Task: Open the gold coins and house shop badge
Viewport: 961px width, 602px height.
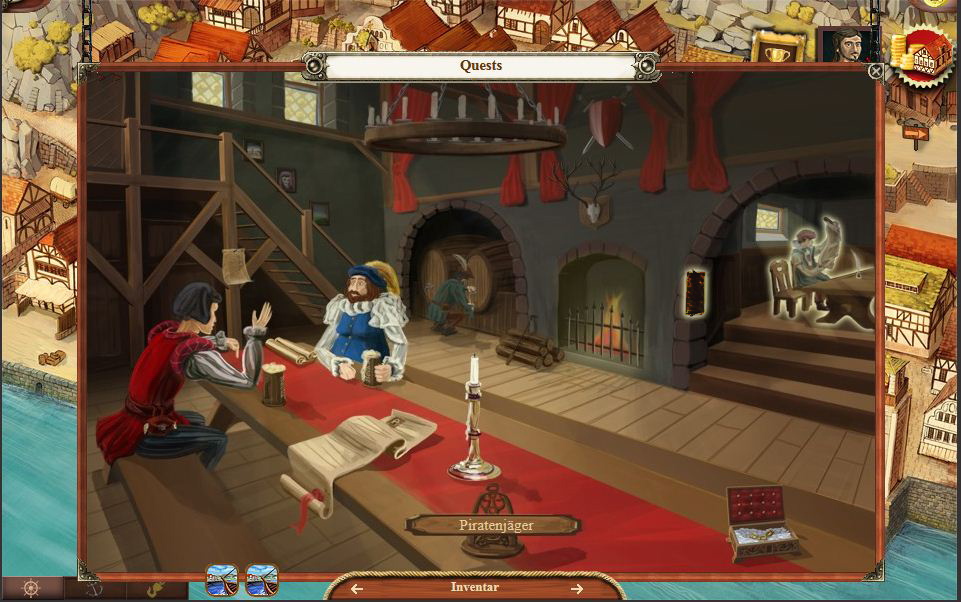Action: pos(921,55)
